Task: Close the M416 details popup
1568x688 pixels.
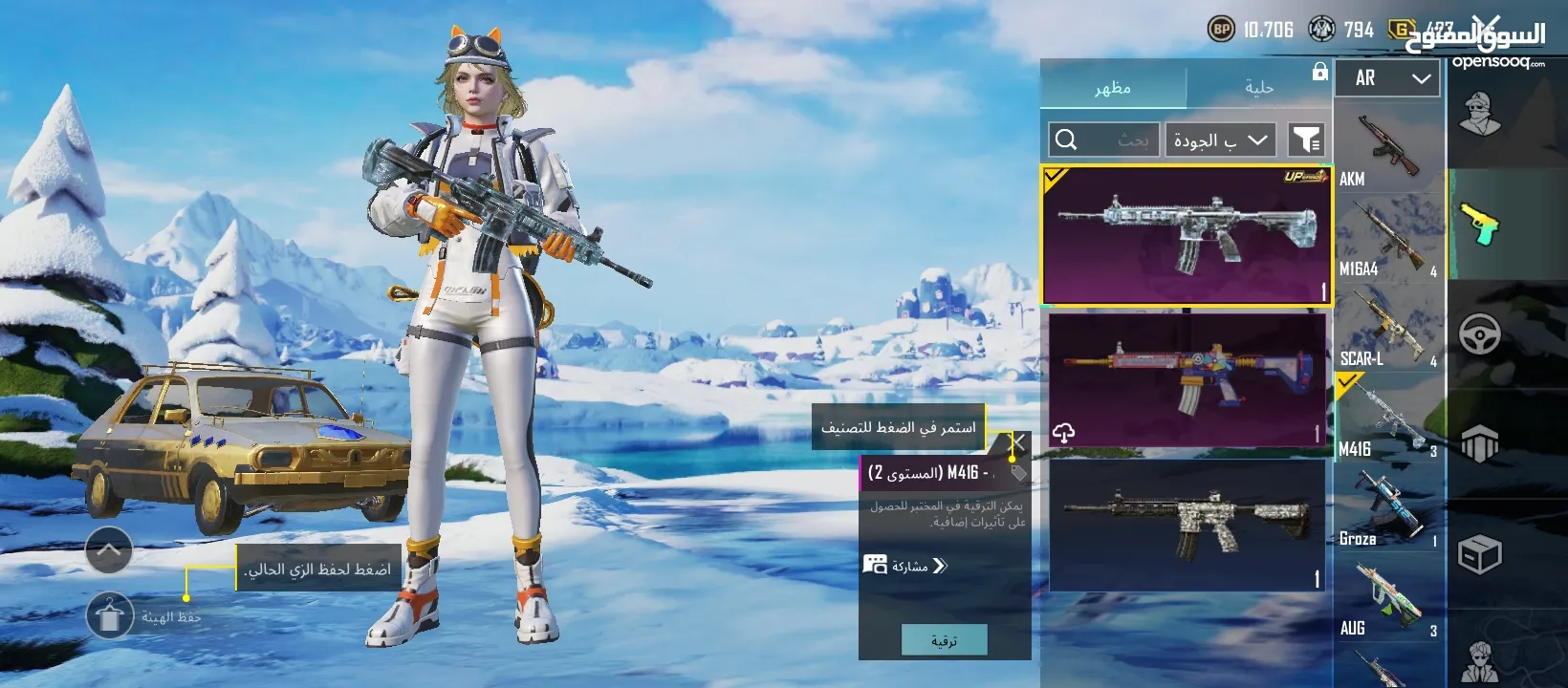Action: (1019, 442)
